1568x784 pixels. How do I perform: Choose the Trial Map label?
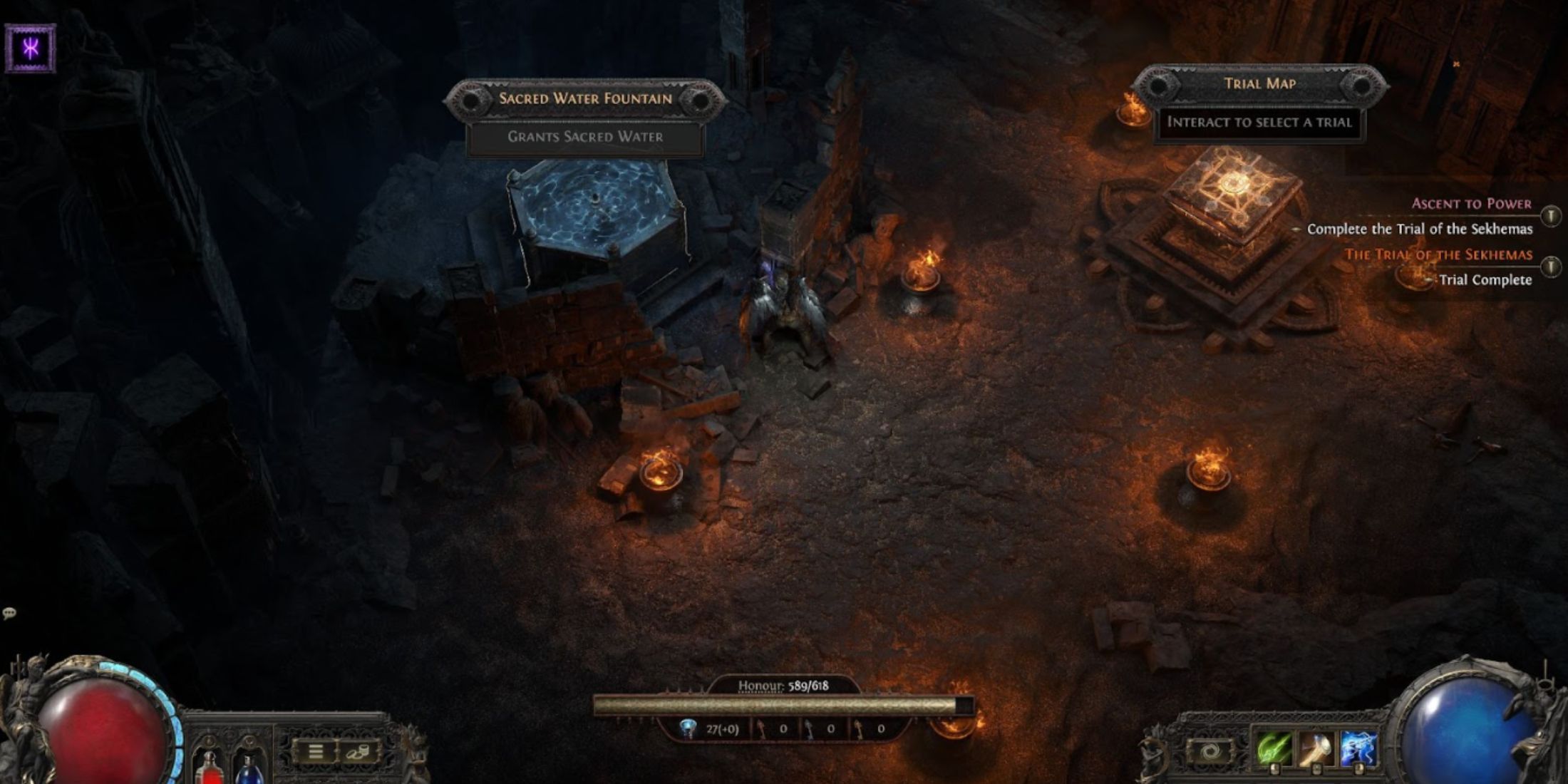click(x=1259, y=83)
